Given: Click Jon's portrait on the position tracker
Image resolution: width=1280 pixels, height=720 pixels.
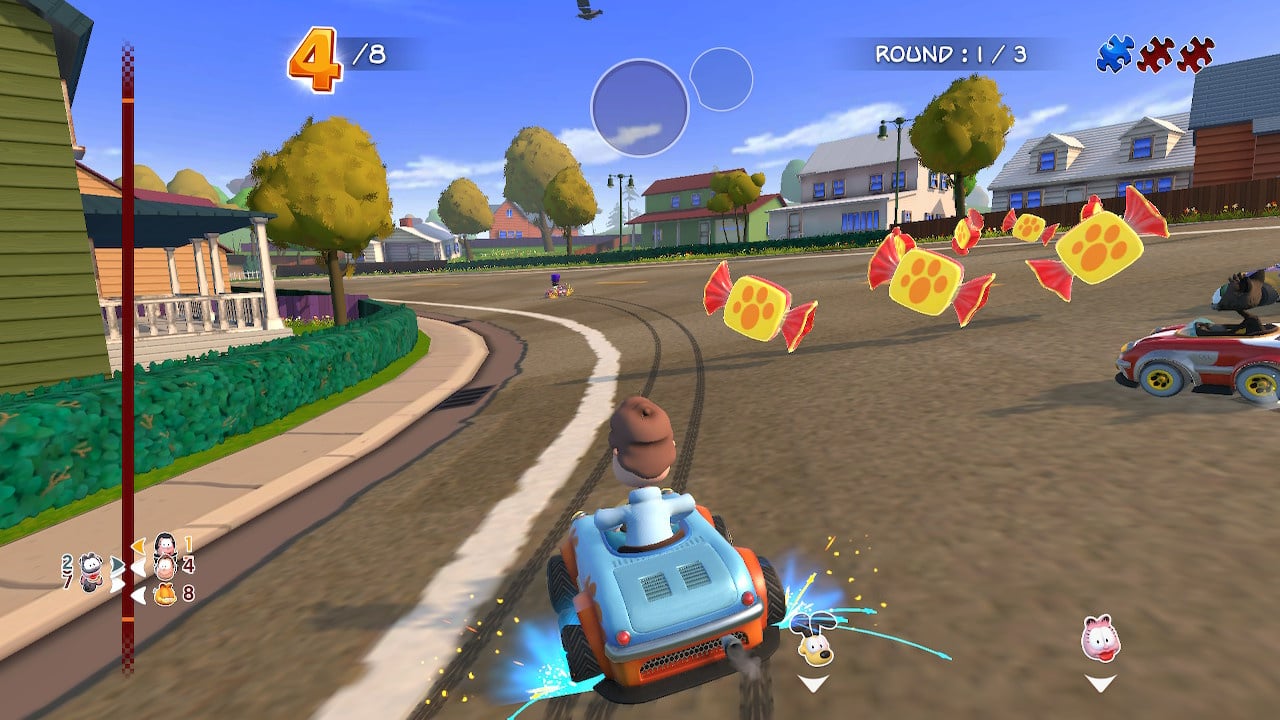Looking at the screenshot, I should tap(166, 566).
